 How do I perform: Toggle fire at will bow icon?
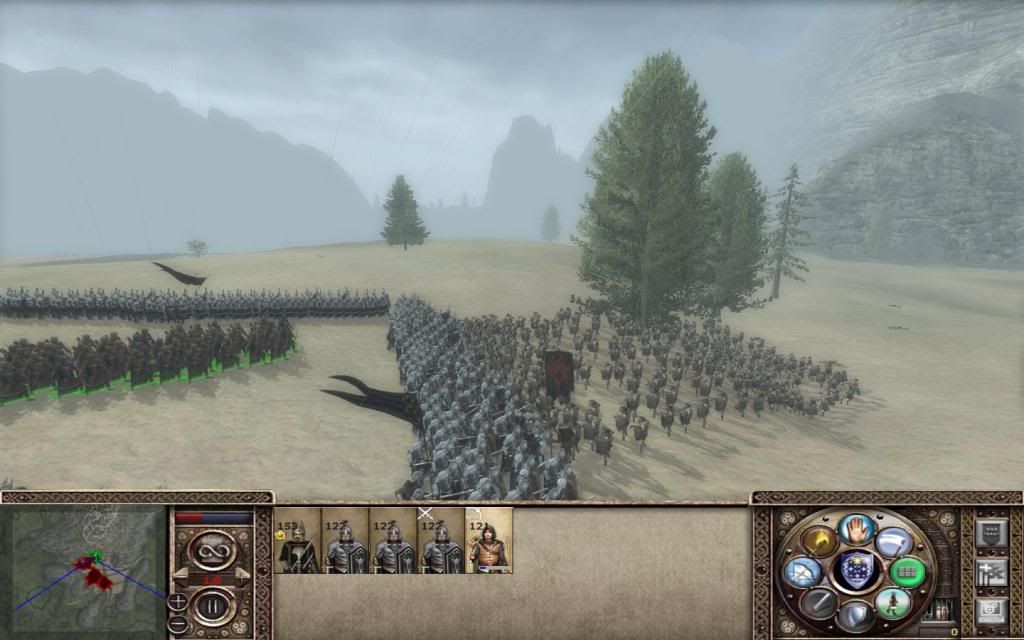click(x=804, y=573)
